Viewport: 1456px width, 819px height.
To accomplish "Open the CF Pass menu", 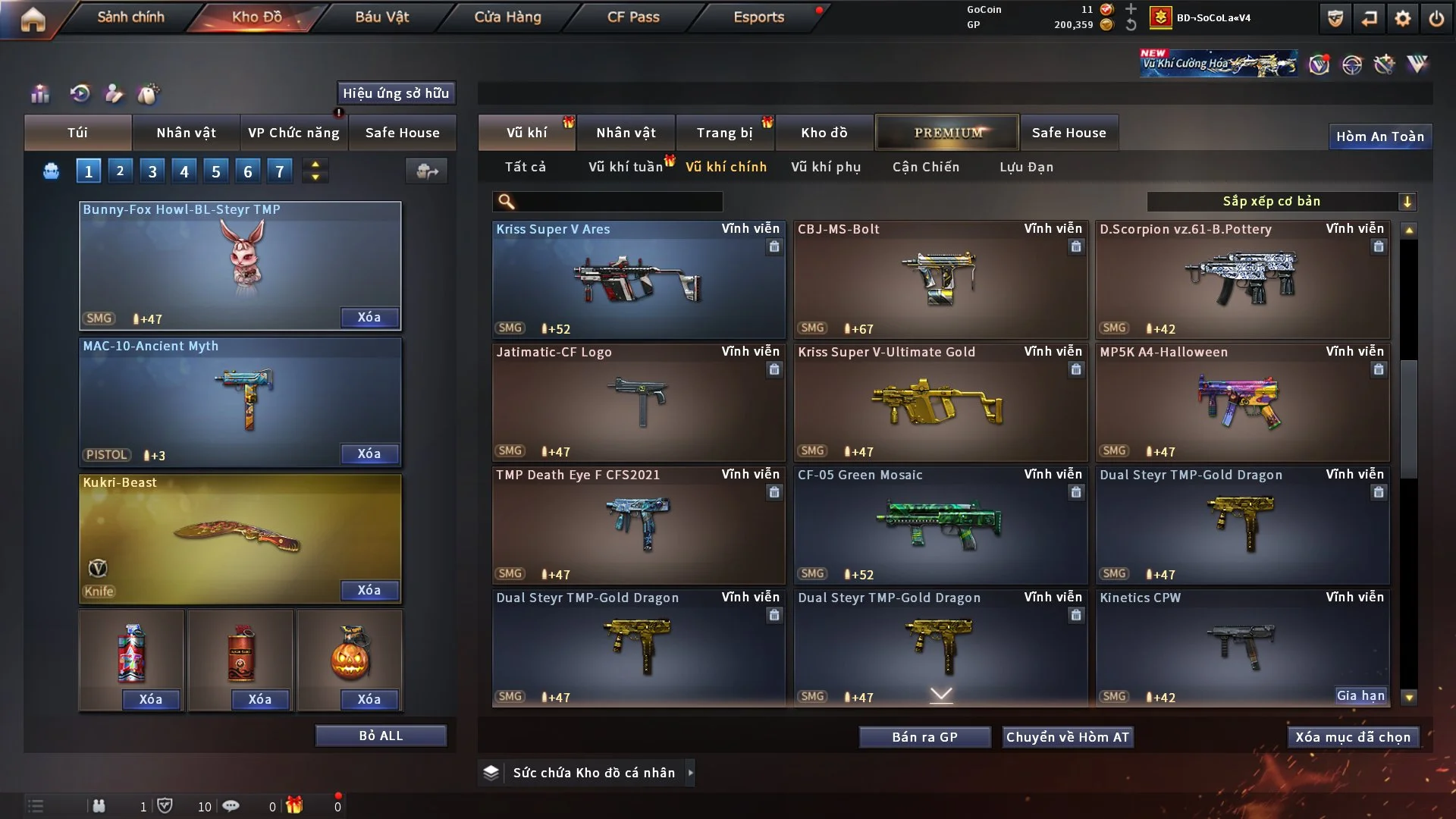I will (x=633, y=17).
